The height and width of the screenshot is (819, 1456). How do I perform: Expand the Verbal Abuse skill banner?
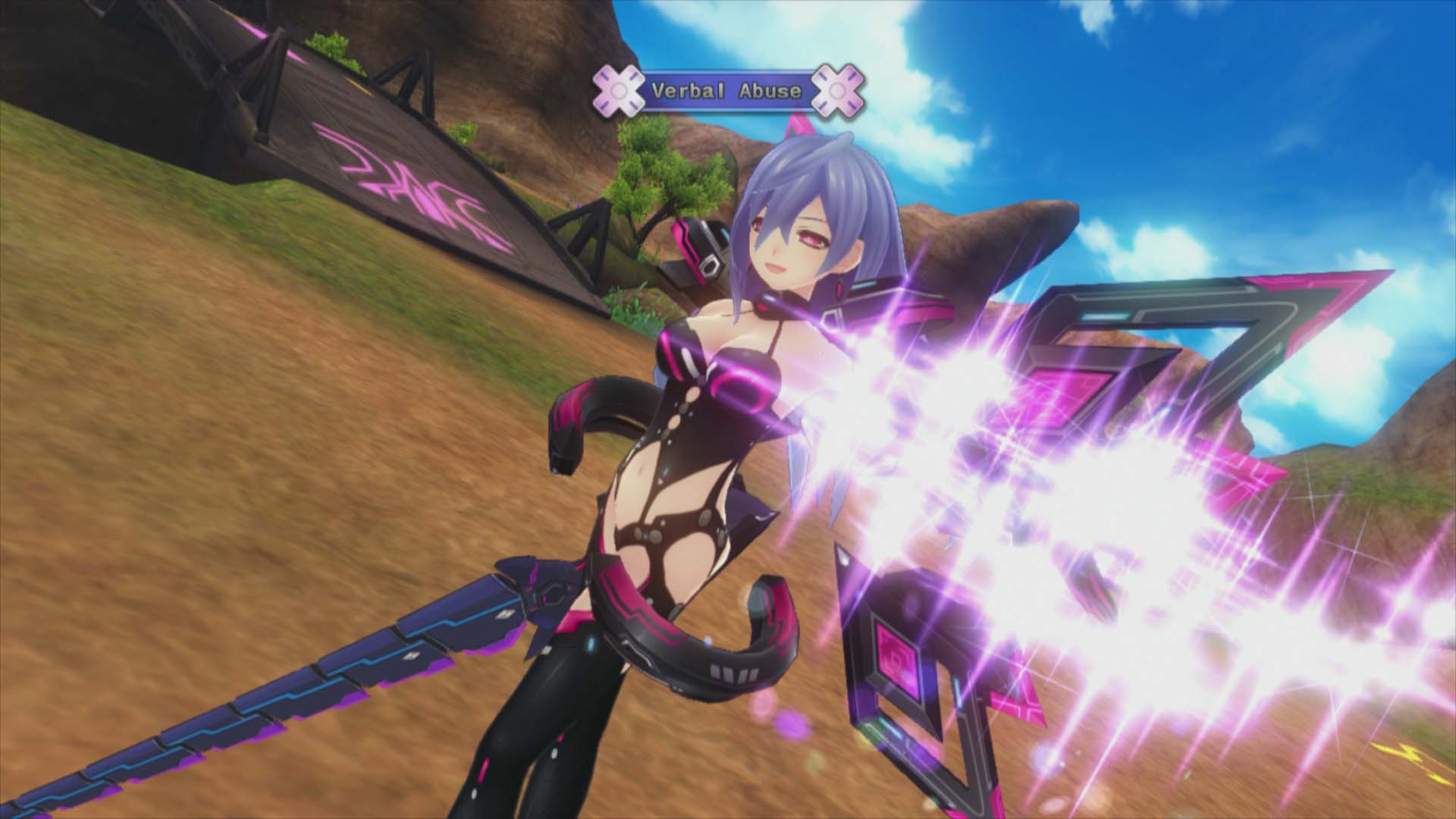point(726,89)
